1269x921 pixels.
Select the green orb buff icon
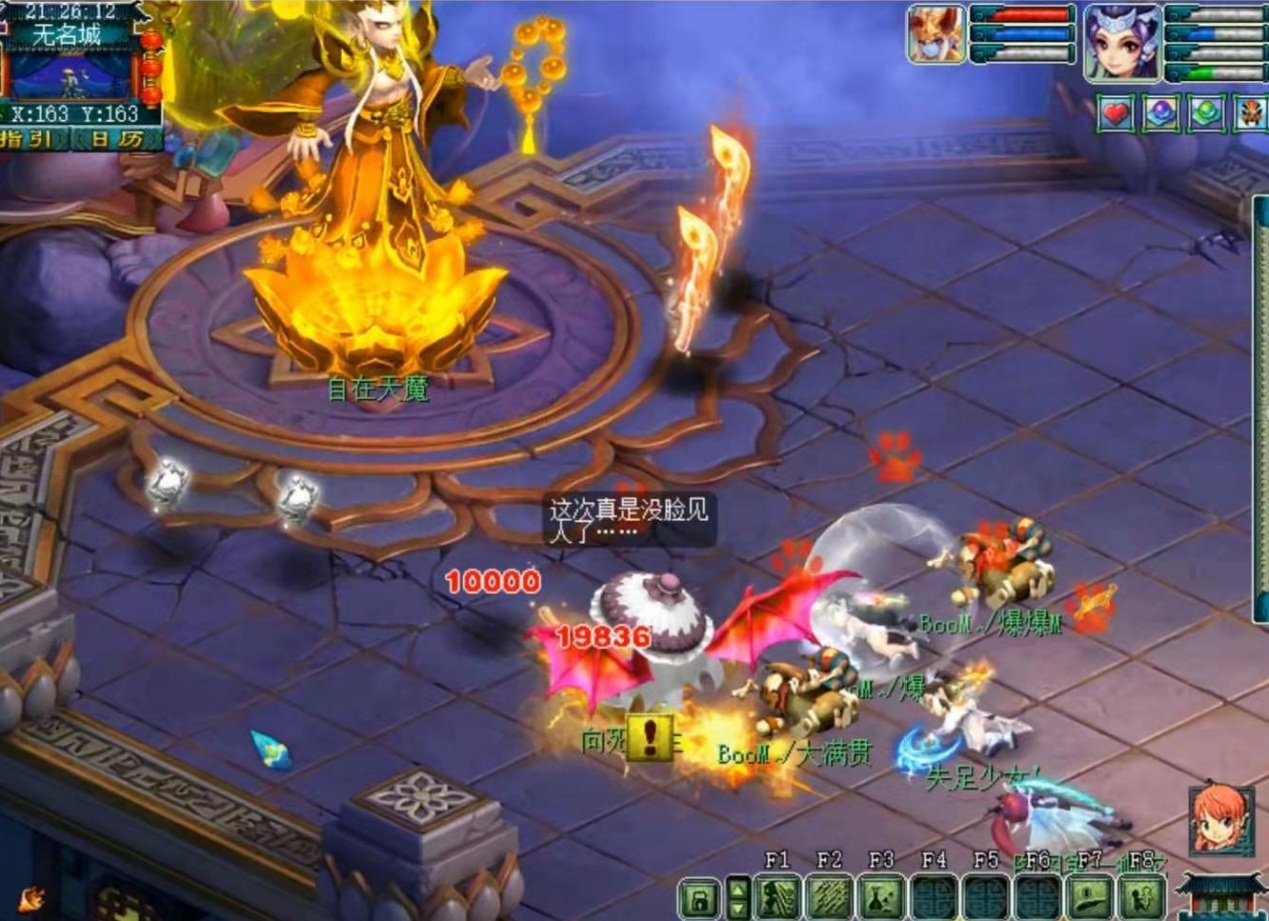coord(1207,114)
